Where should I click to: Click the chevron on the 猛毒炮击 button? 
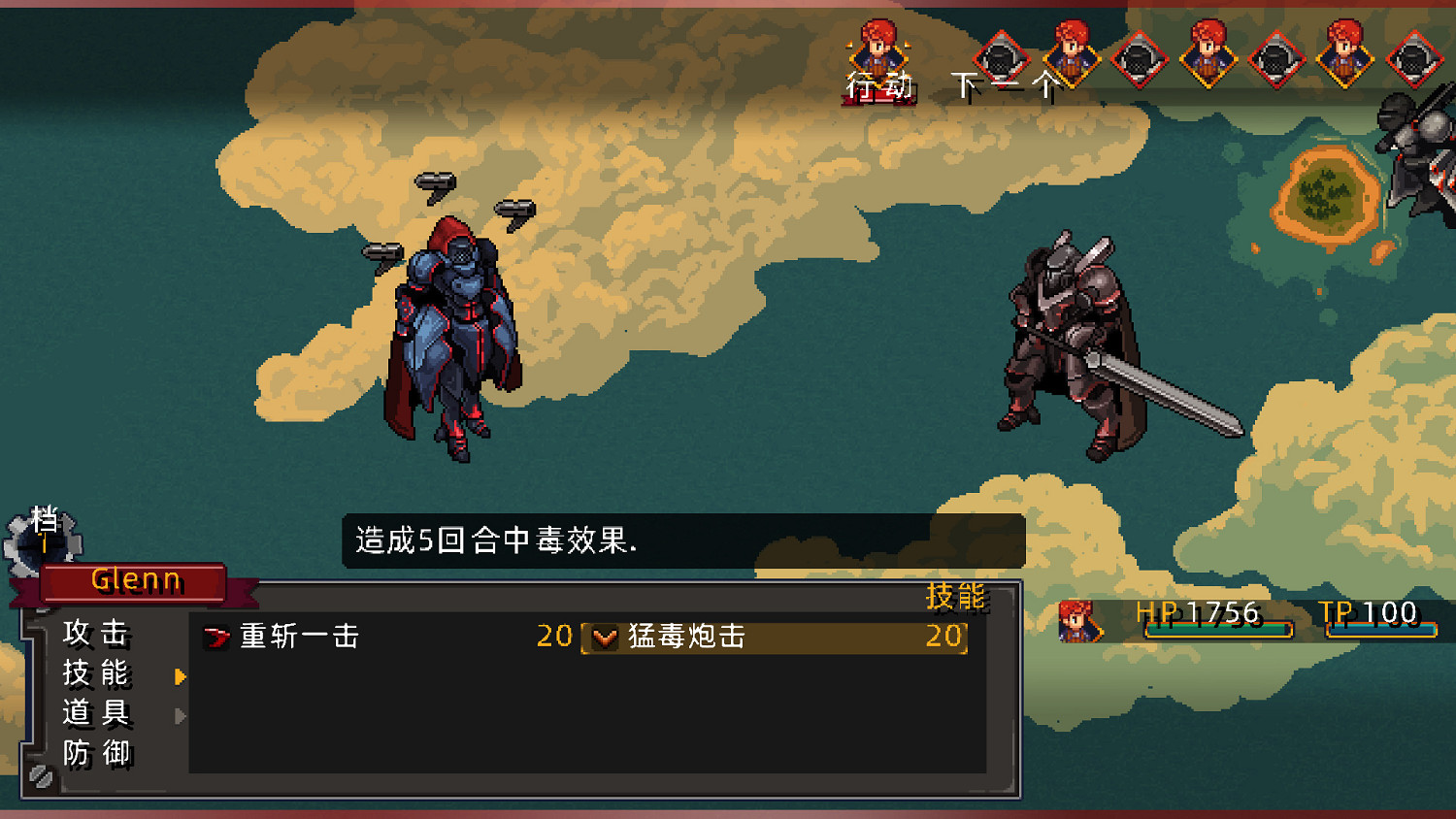[x=604, y=638]
